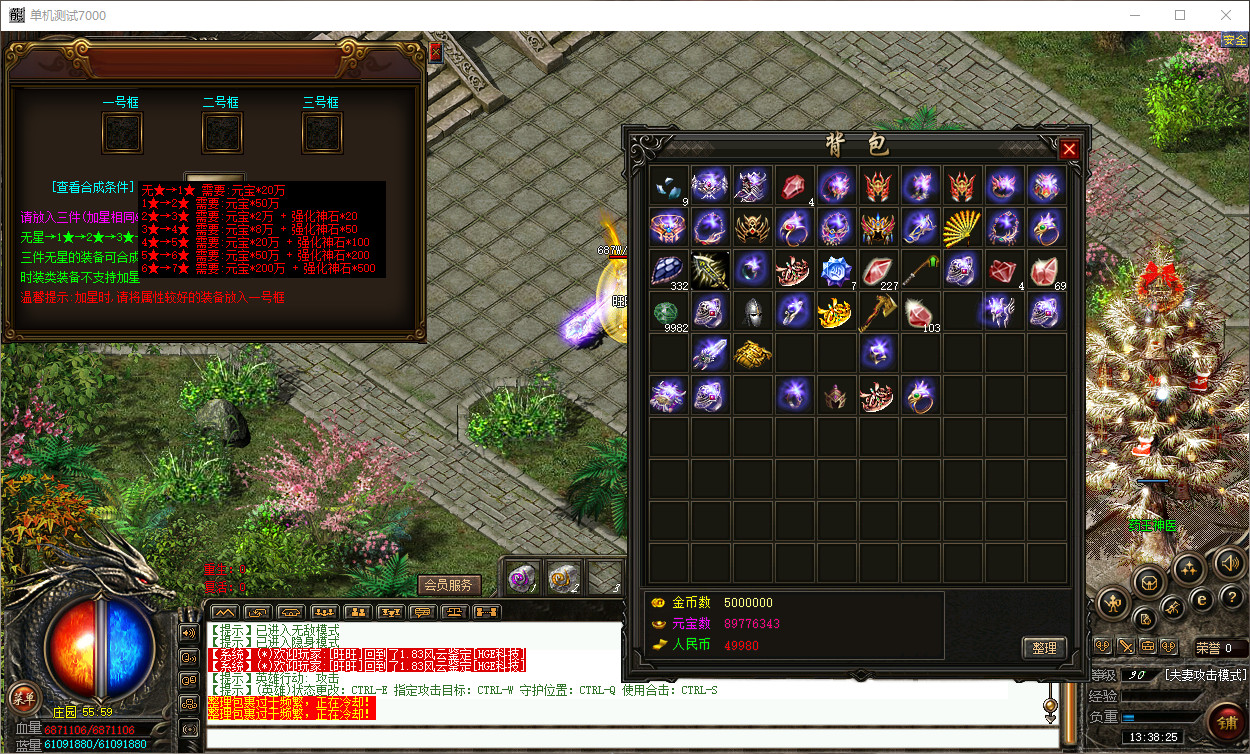Select the 一号框 equipment slot
The image size is (1250, 754).
122,133
